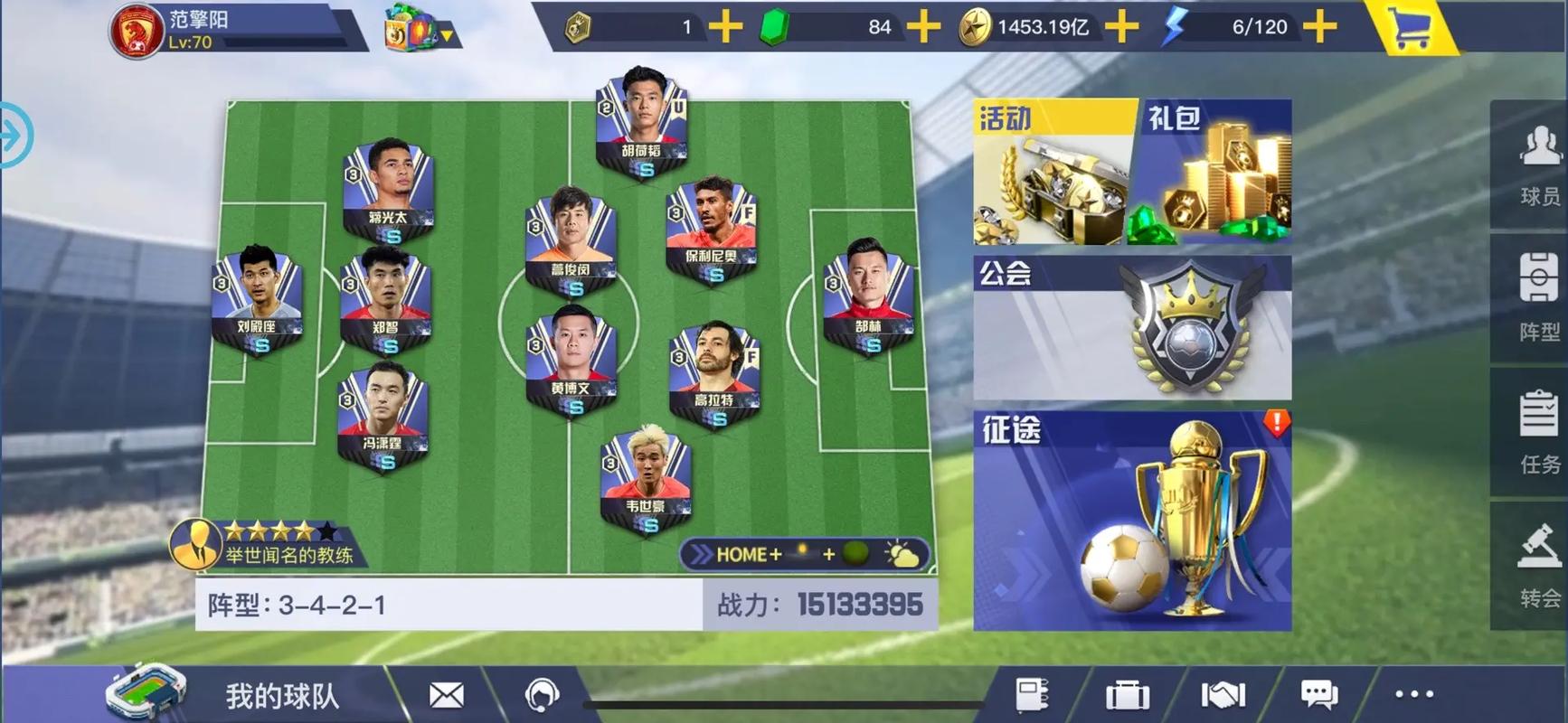This screenshot has height=723, width=1568.
Task: Select striker 郜林 player card
Action: point(868,296)
